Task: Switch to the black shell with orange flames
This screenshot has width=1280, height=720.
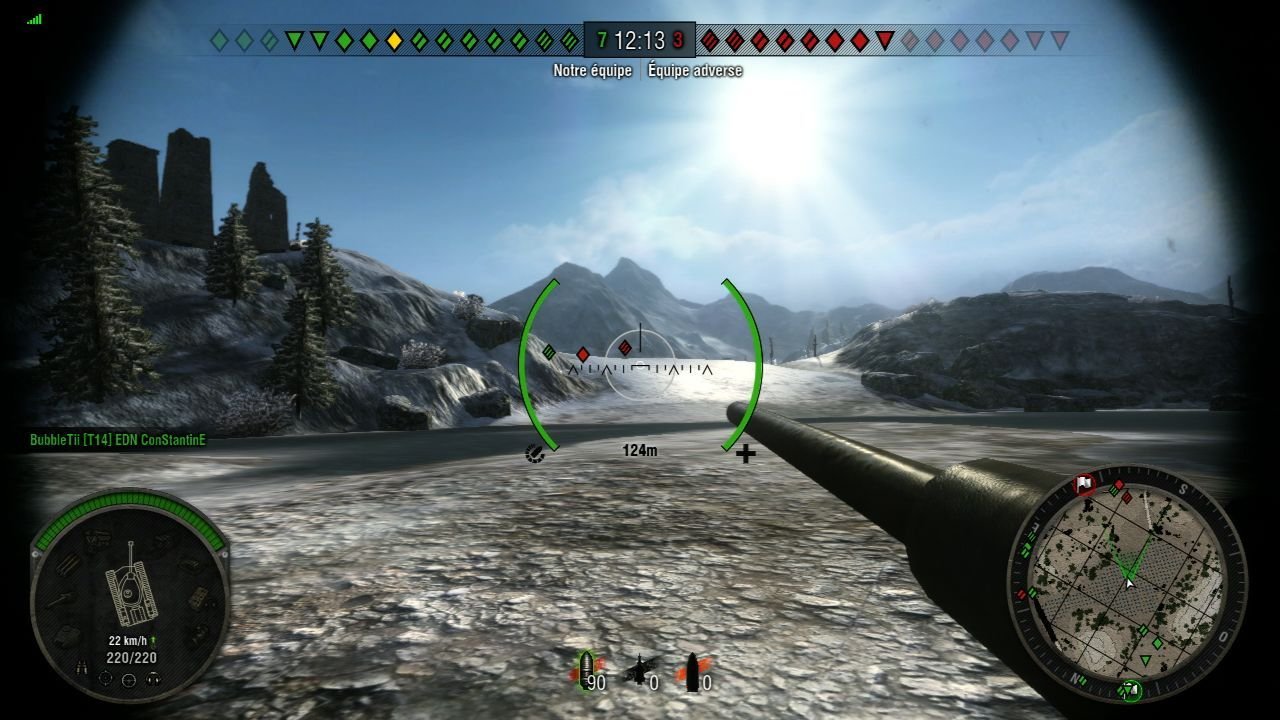Action: (690, 672)
